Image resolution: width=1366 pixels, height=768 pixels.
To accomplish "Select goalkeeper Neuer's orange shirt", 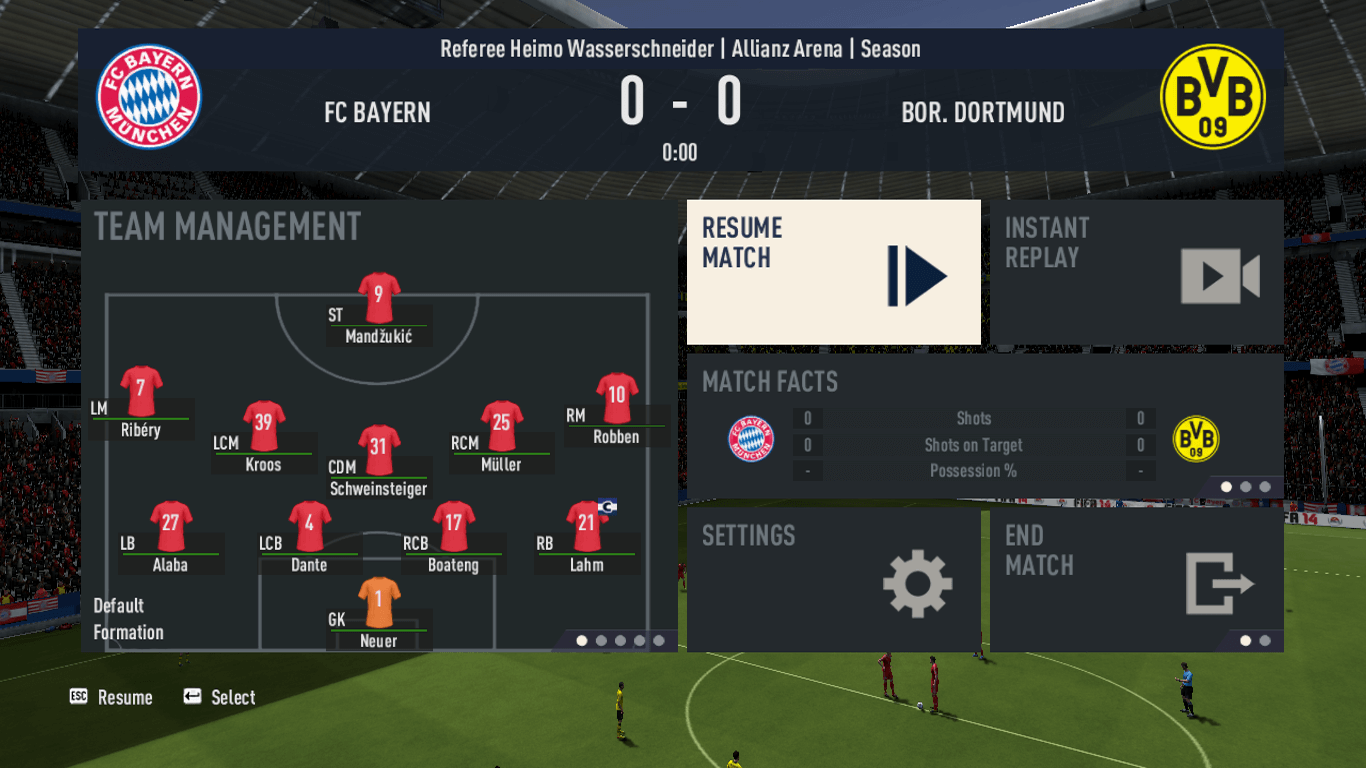I will tap(379, 602).
